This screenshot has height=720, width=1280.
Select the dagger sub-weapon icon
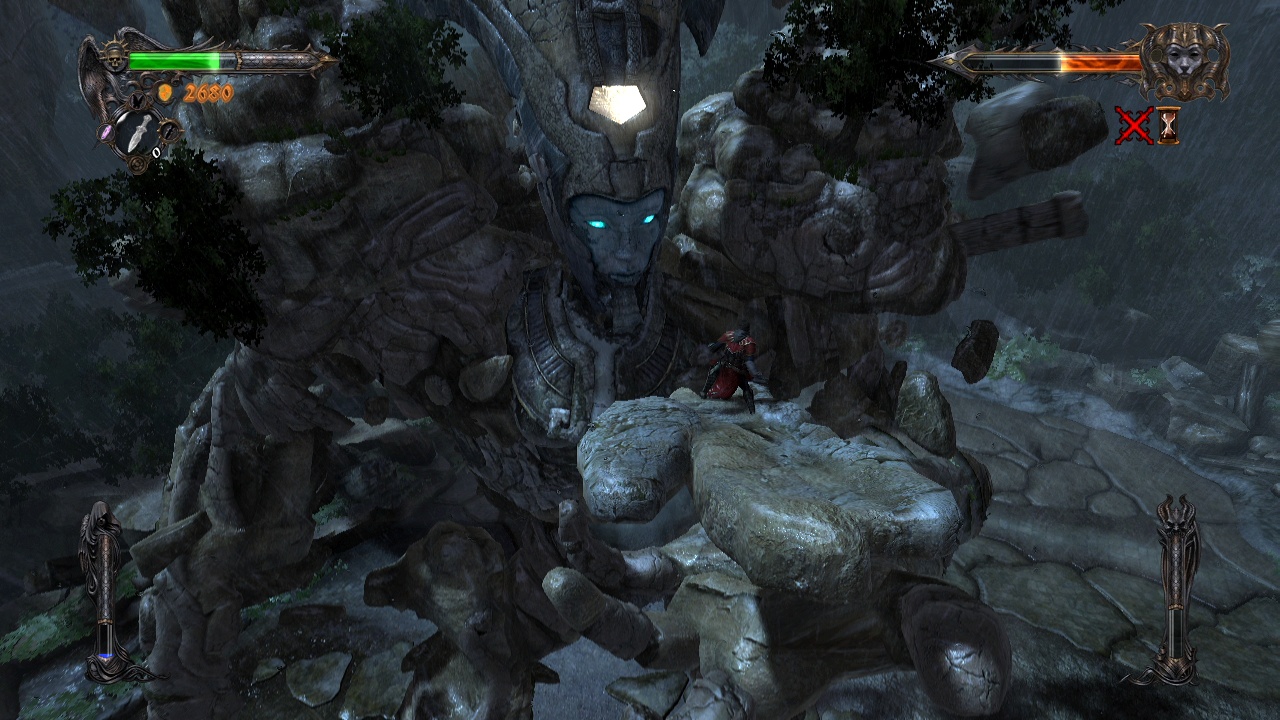click(x=139, y=131)
